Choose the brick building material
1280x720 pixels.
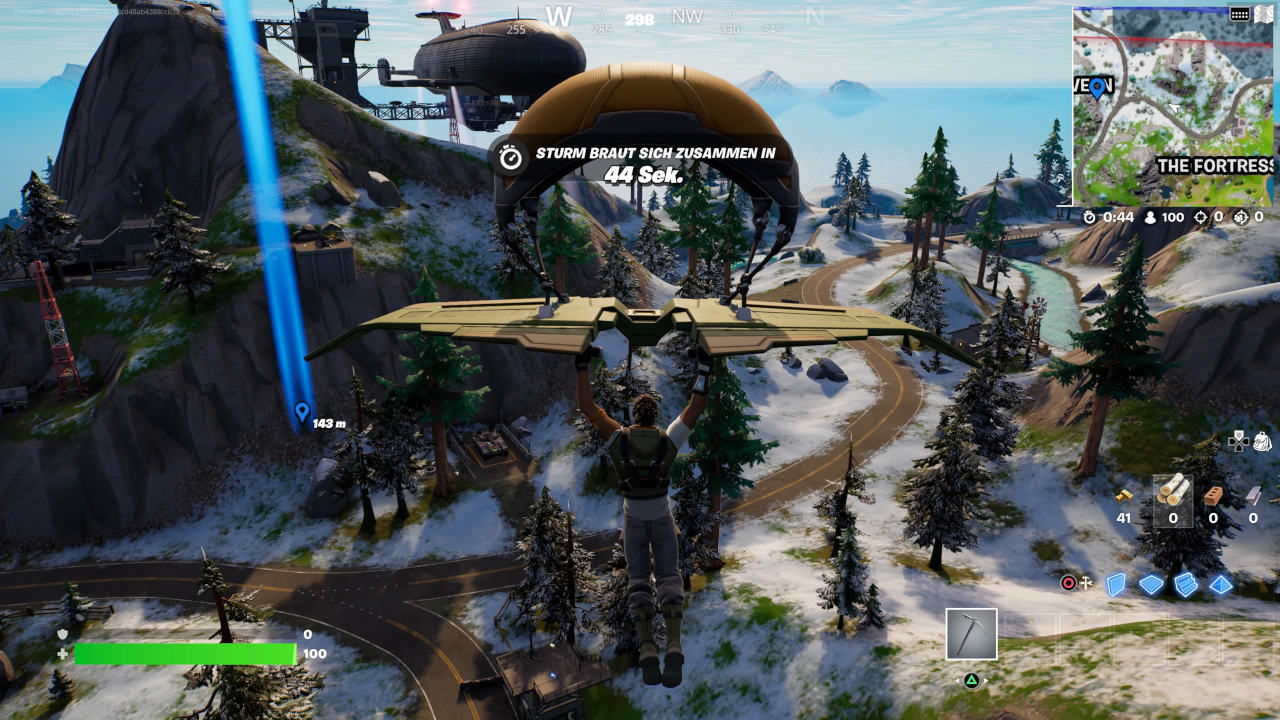(1213, 494)
